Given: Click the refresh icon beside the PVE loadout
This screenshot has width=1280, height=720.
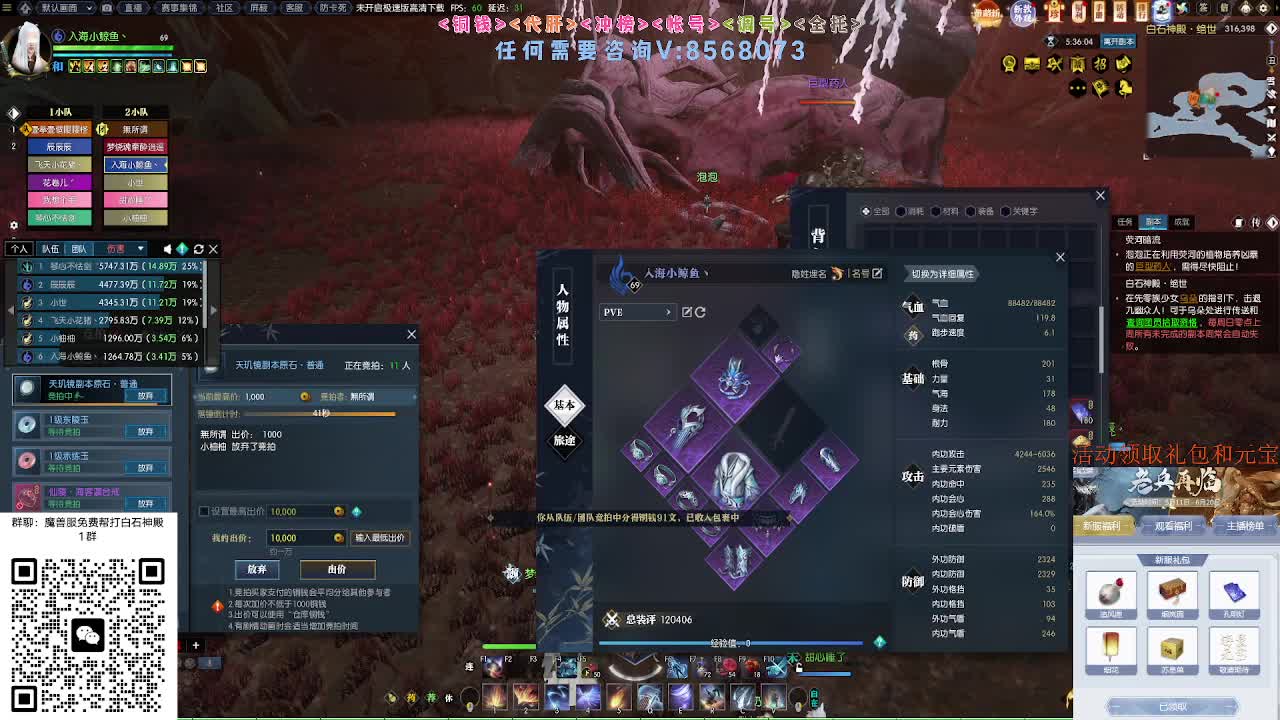Looking at the screenshot, I should pyautogui.click(x=700, y=313).
